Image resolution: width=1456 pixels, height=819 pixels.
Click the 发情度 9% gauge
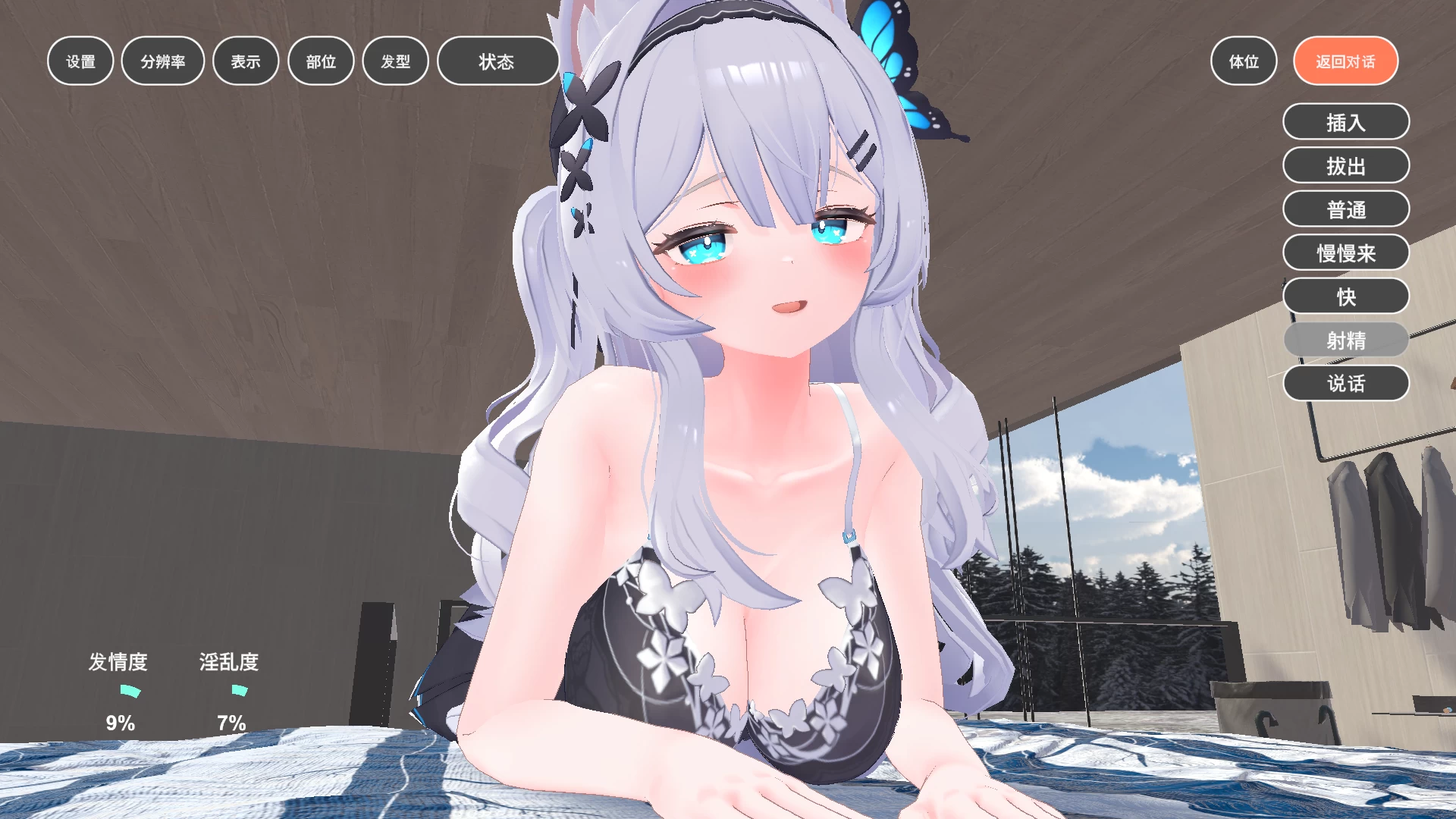click(119, 692)
